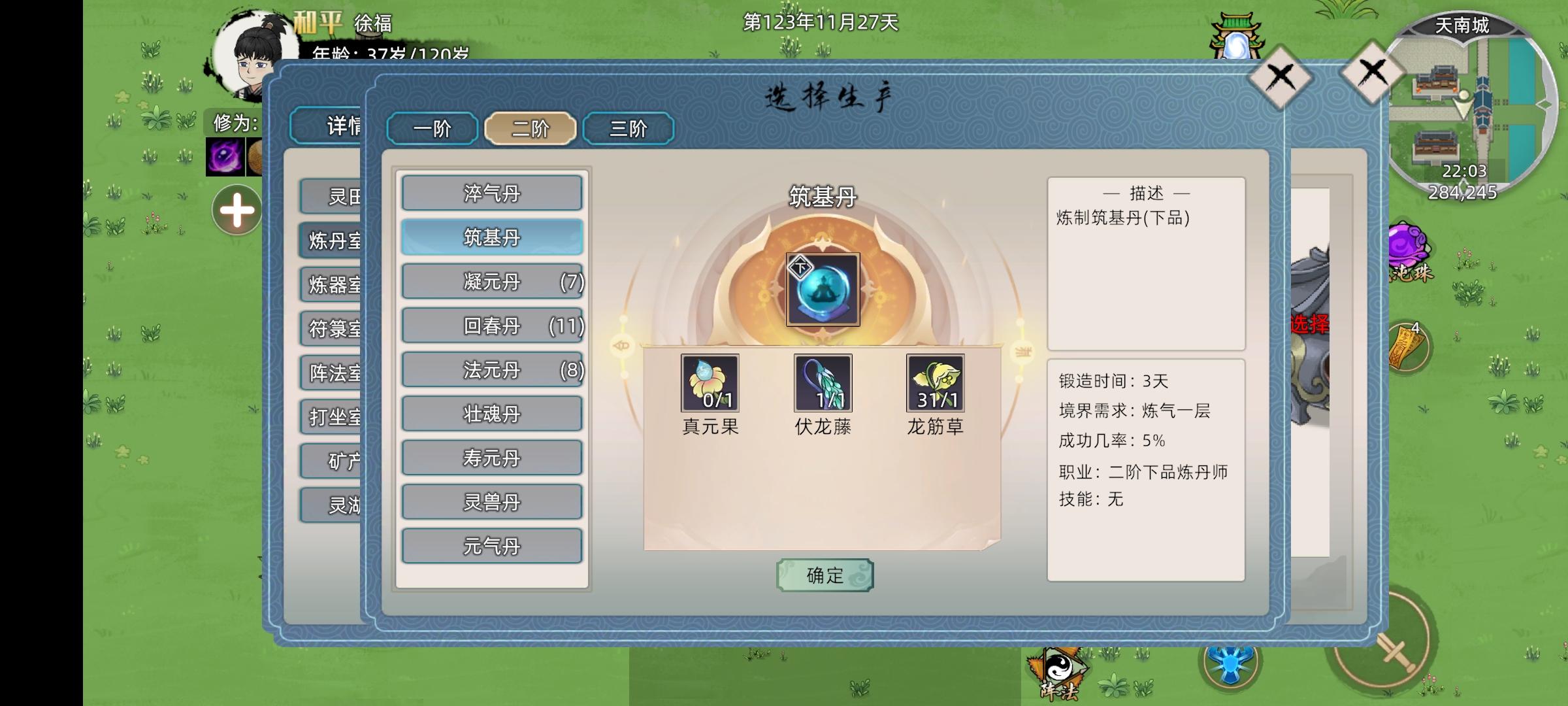Switch to the 三阶 tab

tap(629, 129)
